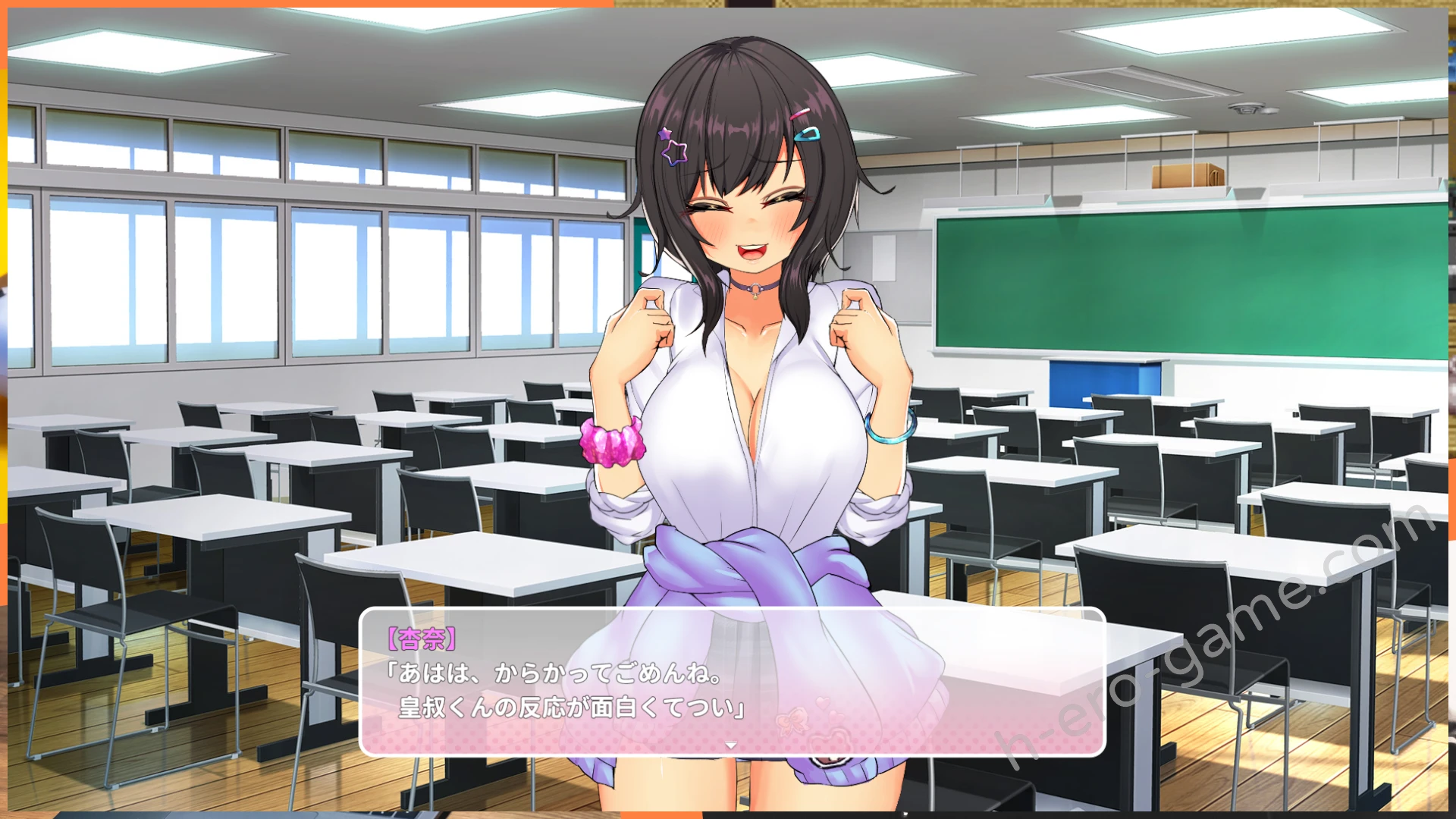Click the dialogue box to advance text
Screen dimensions: 1456x819
pyautogui.click(x=732, y=682)
